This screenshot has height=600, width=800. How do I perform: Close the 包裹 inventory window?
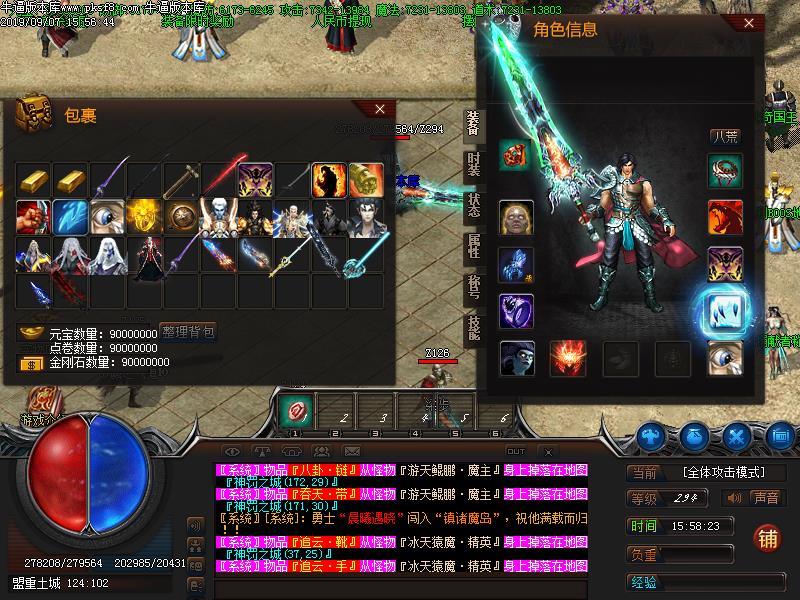[379, 109]
